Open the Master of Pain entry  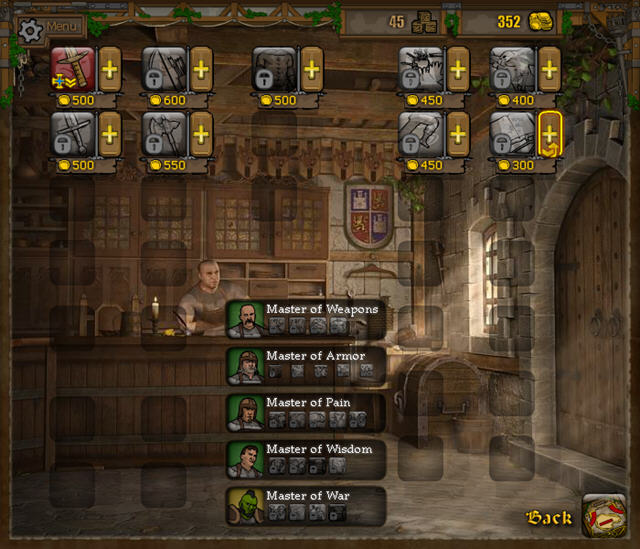click(x=305, y=412)
